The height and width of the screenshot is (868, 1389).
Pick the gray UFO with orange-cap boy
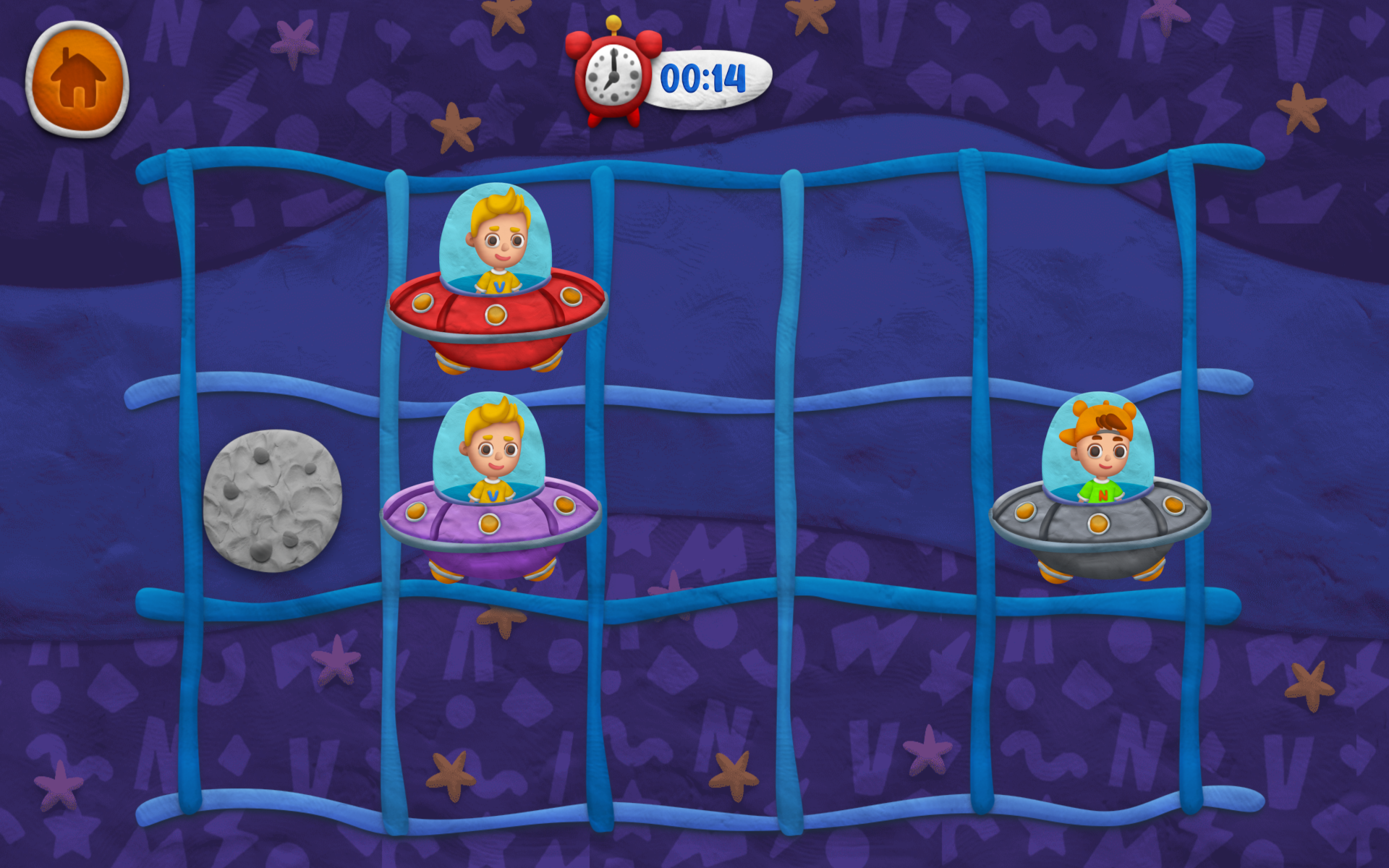click(x=1099, y=490)
